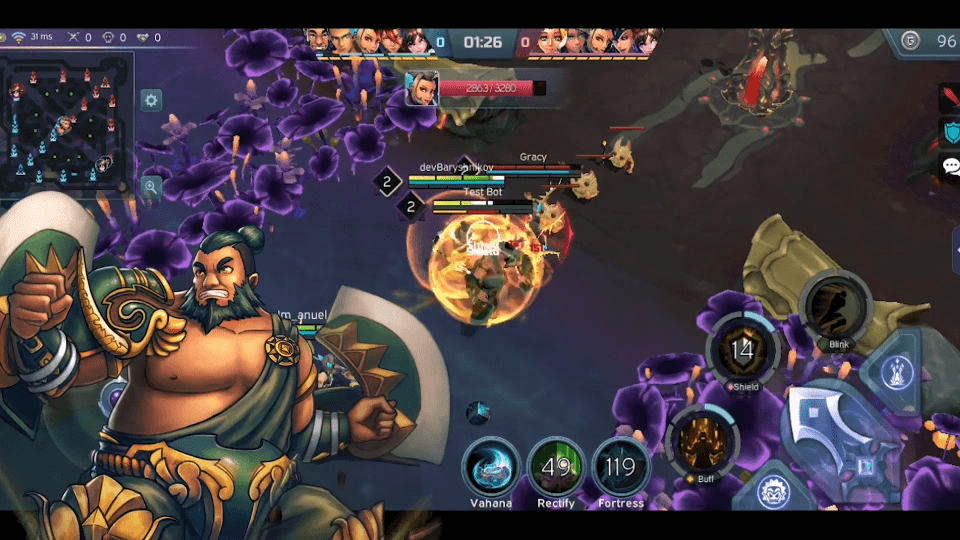960x540 pixels.
Task: Activate the Vahana ability
Action: pyautogui.click(x=491, y=466)
